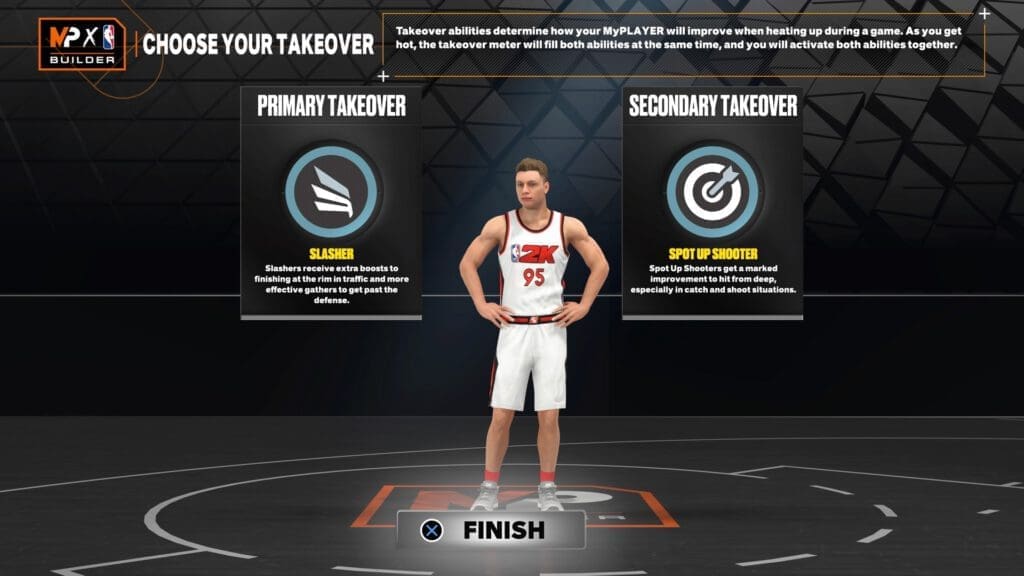Select the Slasher primary takeover card
Screen dimensions: 1024x576
(331, 203)
